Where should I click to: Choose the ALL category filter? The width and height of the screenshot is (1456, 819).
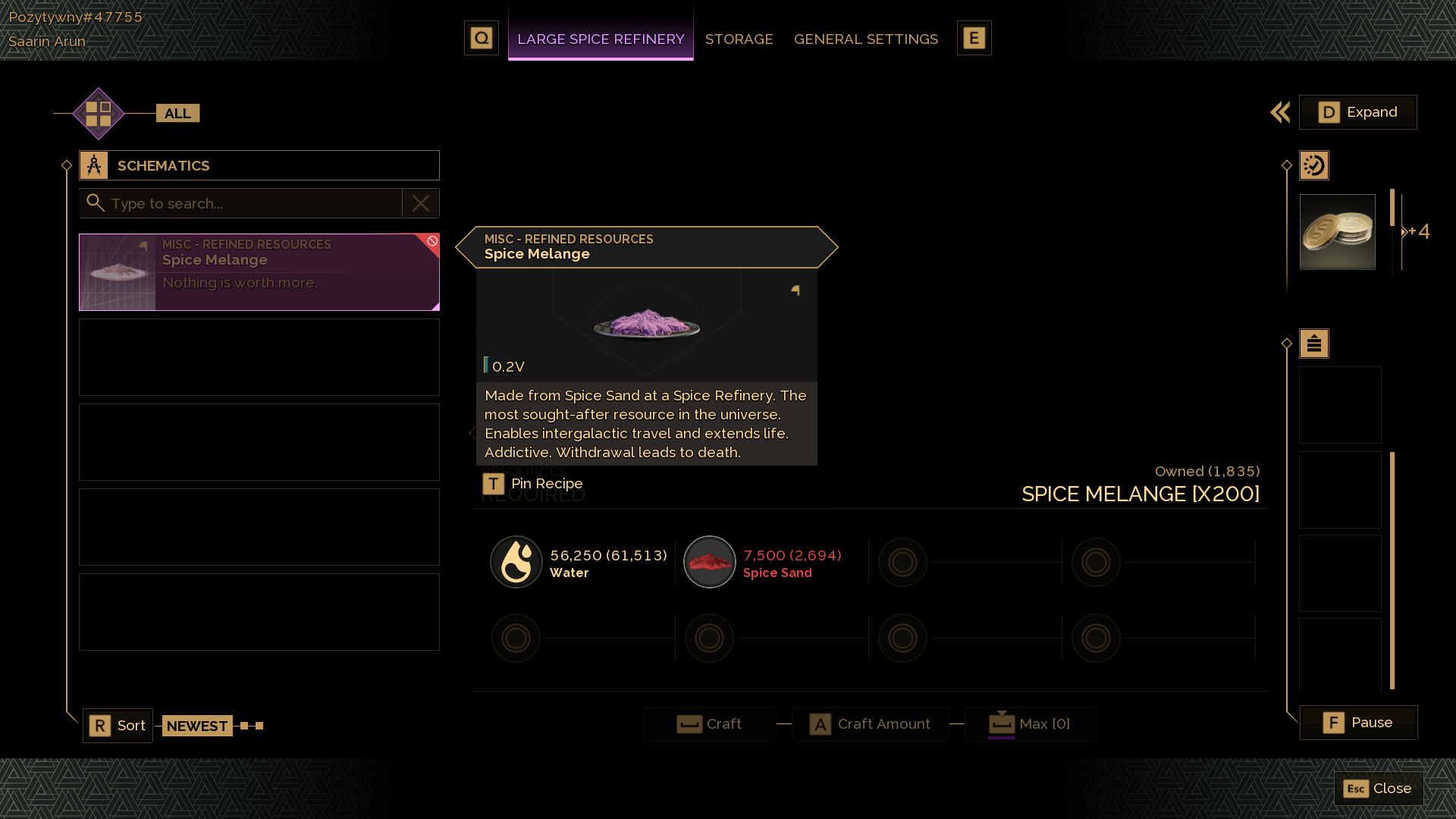(177, 114)
